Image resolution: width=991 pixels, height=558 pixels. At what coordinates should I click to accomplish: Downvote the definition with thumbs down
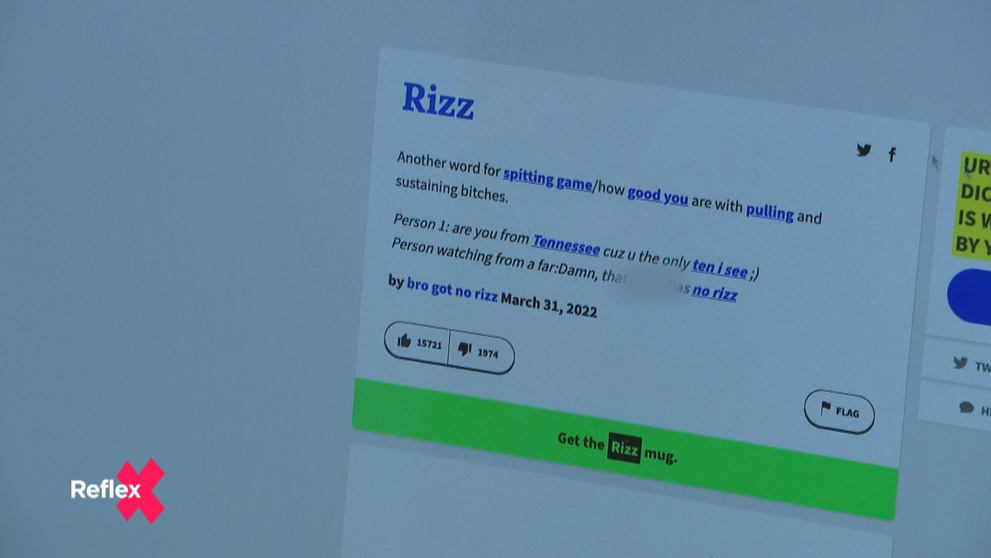tap(479, 351)
